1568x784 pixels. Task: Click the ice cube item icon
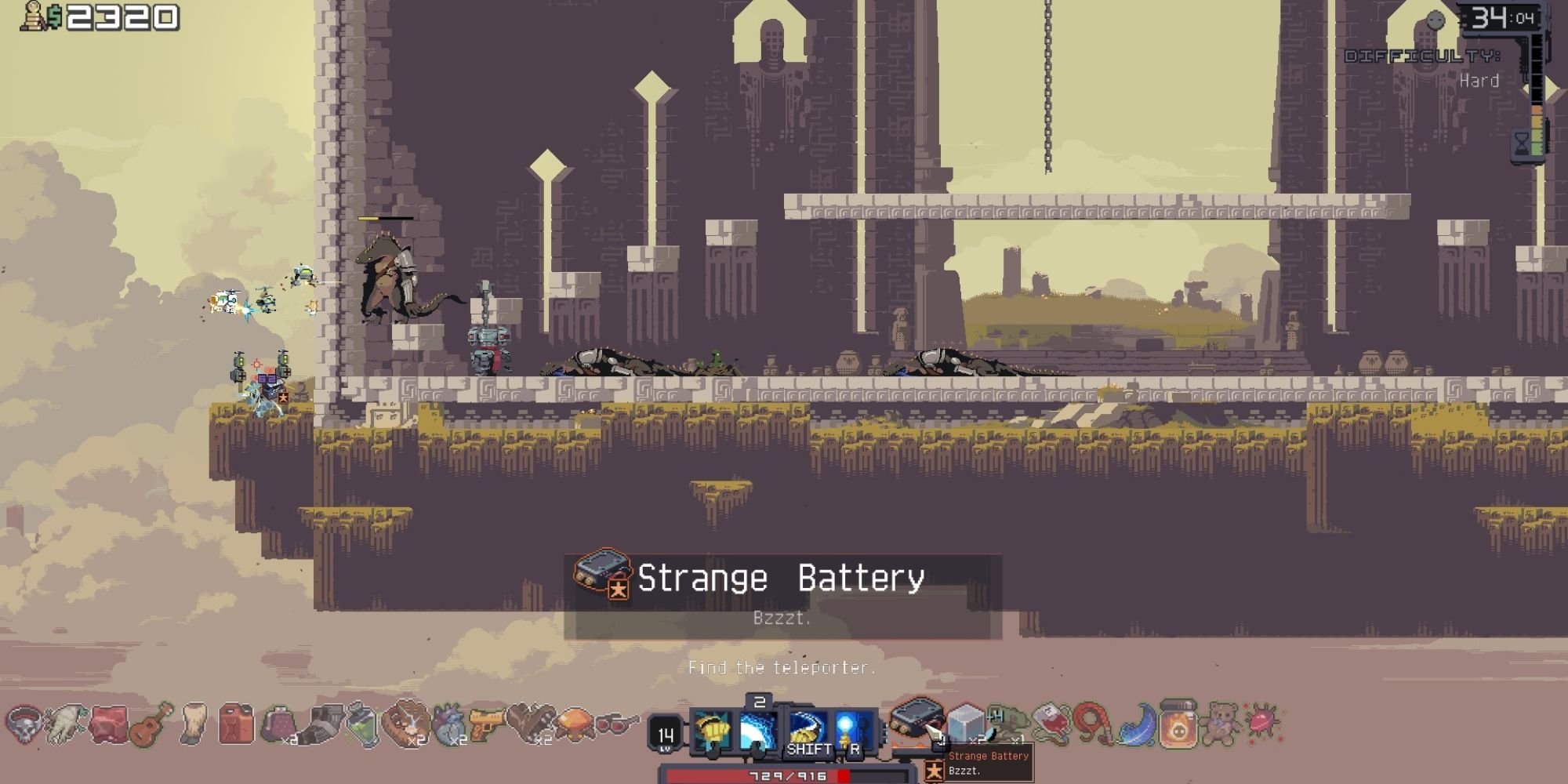coord(964,723)
